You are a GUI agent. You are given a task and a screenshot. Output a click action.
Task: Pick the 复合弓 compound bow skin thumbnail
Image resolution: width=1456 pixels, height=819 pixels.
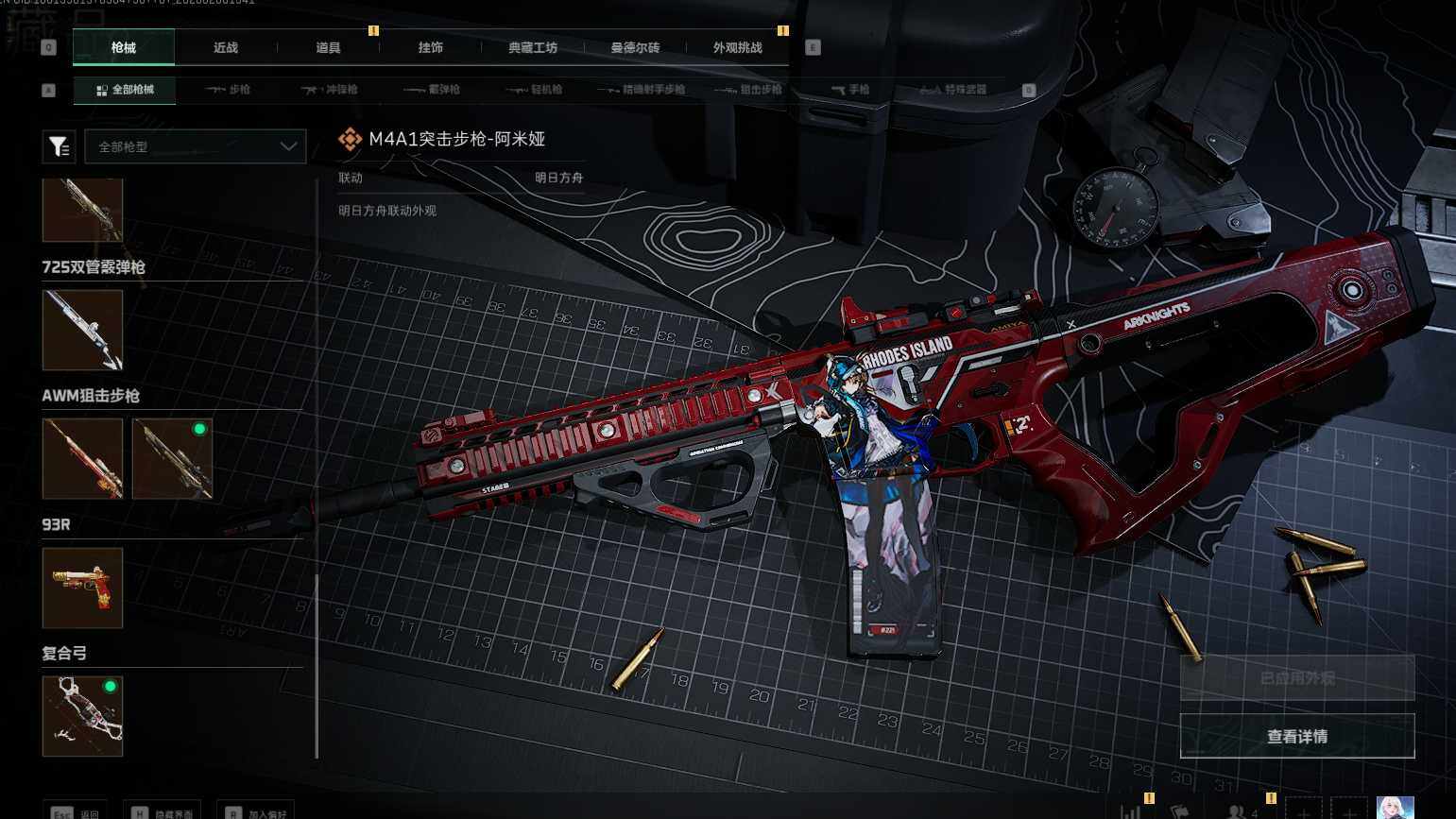pos(82,716)
